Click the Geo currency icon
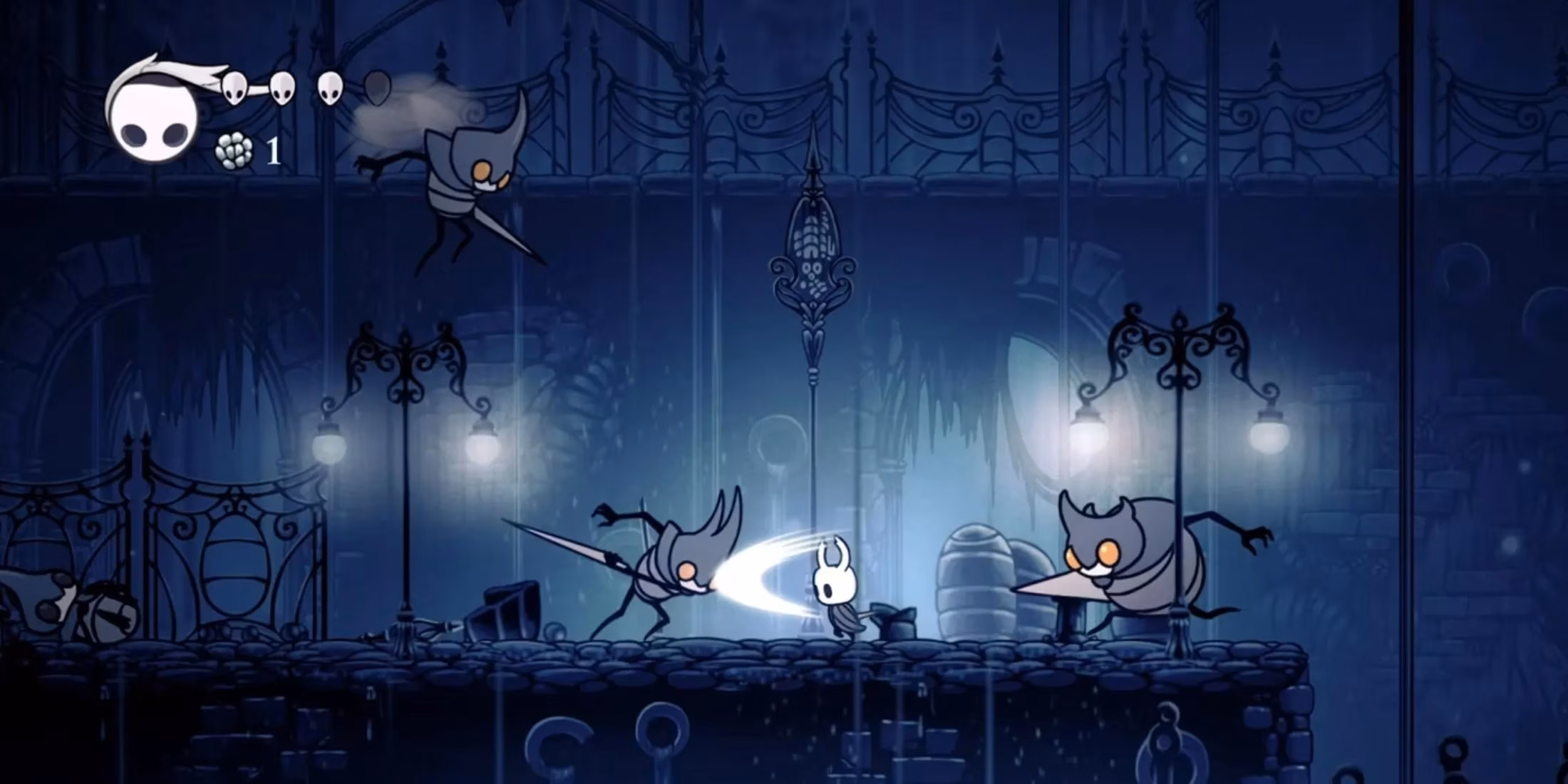Image resolution: width=1568 pixels, height=784 pixels. coord(235,150)
